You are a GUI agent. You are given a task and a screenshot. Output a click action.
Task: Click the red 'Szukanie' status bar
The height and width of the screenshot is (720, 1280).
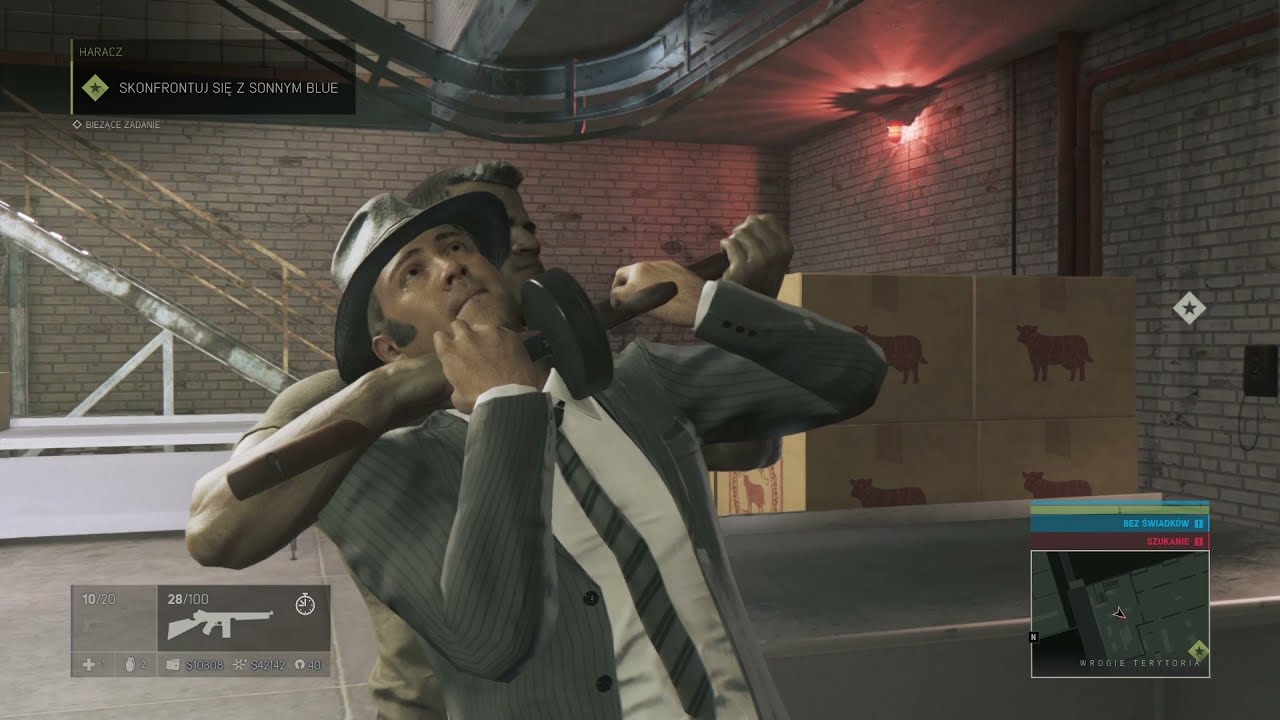(1119, 541)
